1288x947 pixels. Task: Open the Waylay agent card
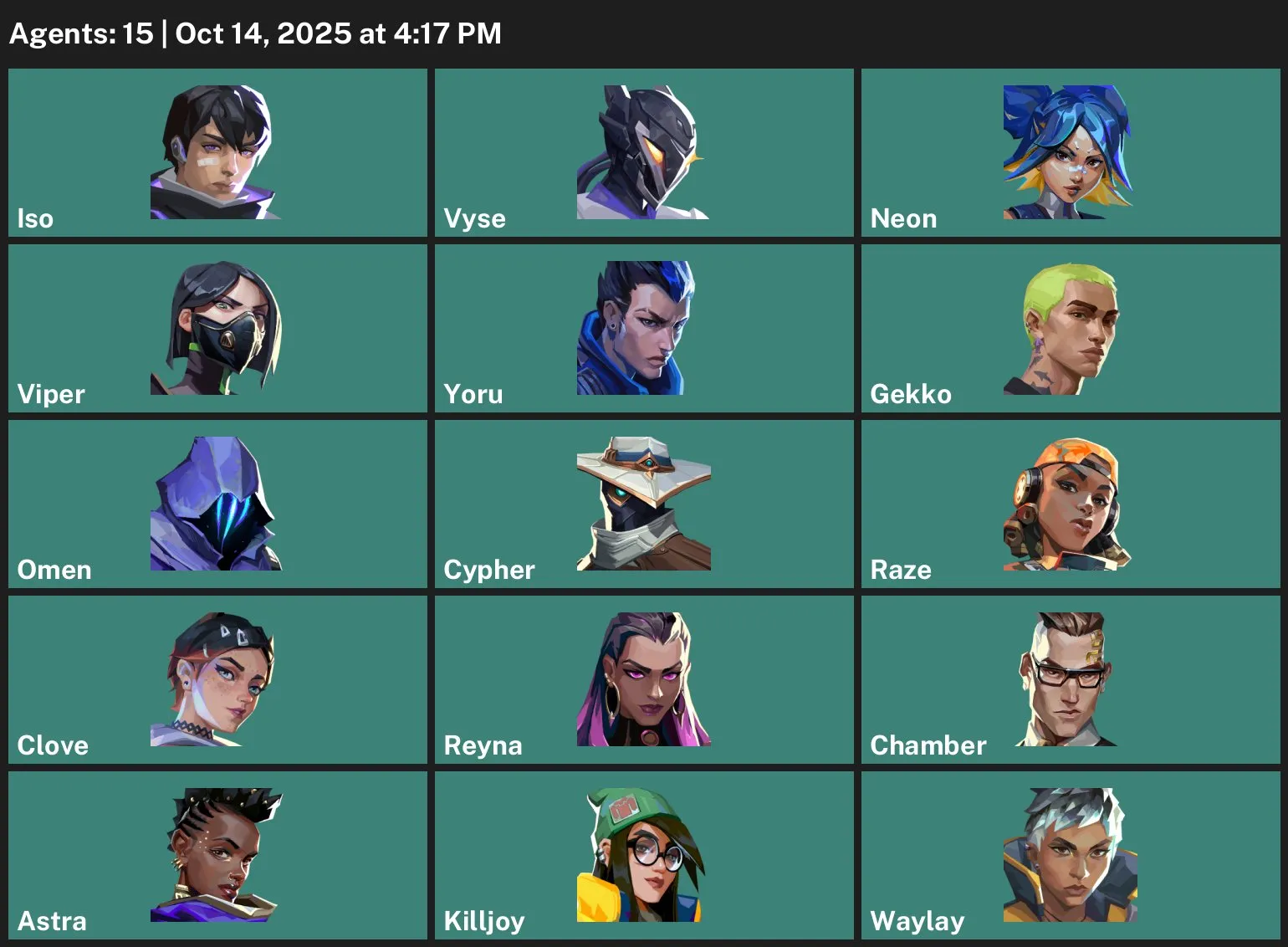click(1069, 853)
